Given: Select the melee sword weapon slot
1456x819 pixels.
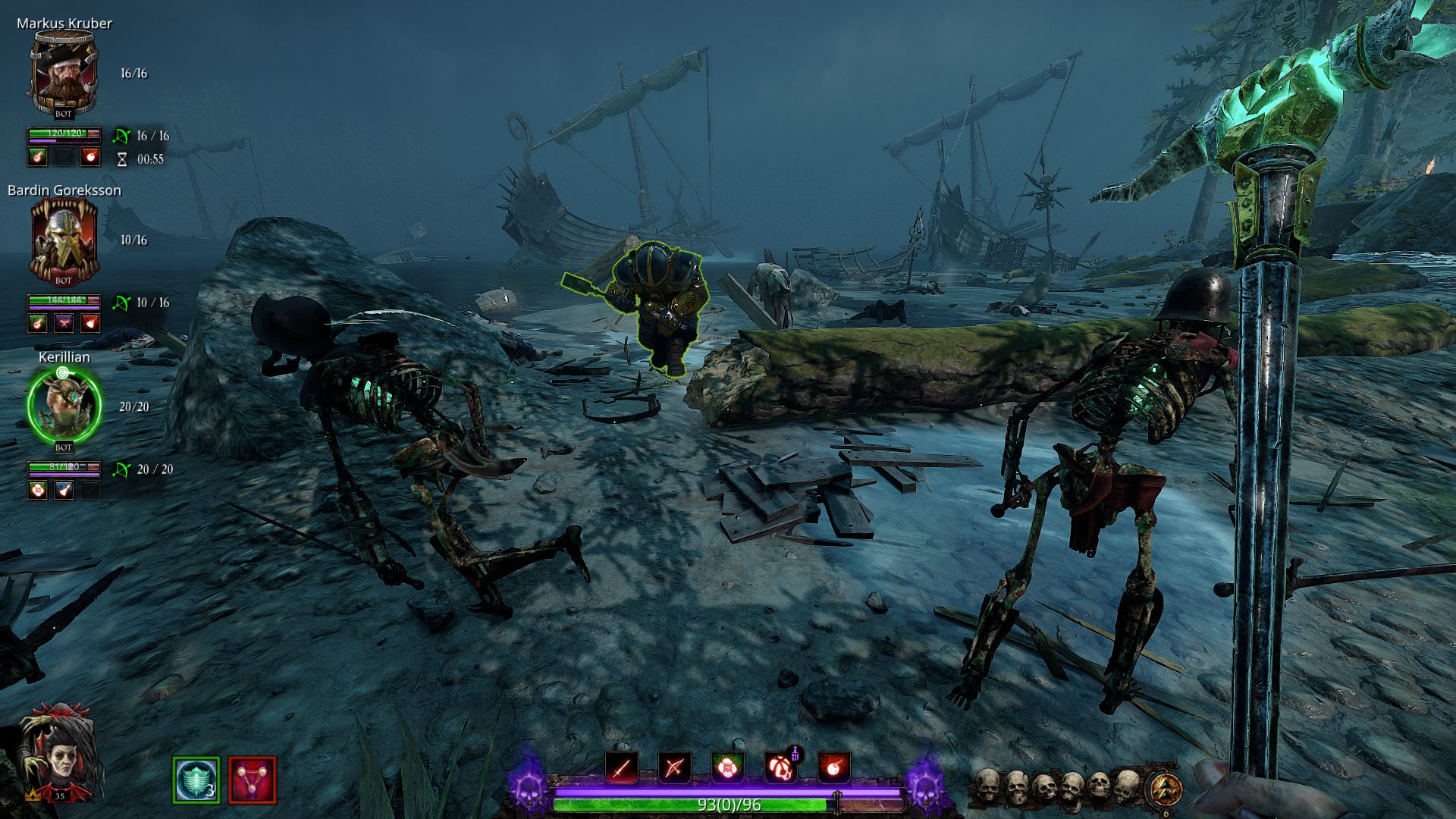Looking at the screenshot, I should 621,768.
